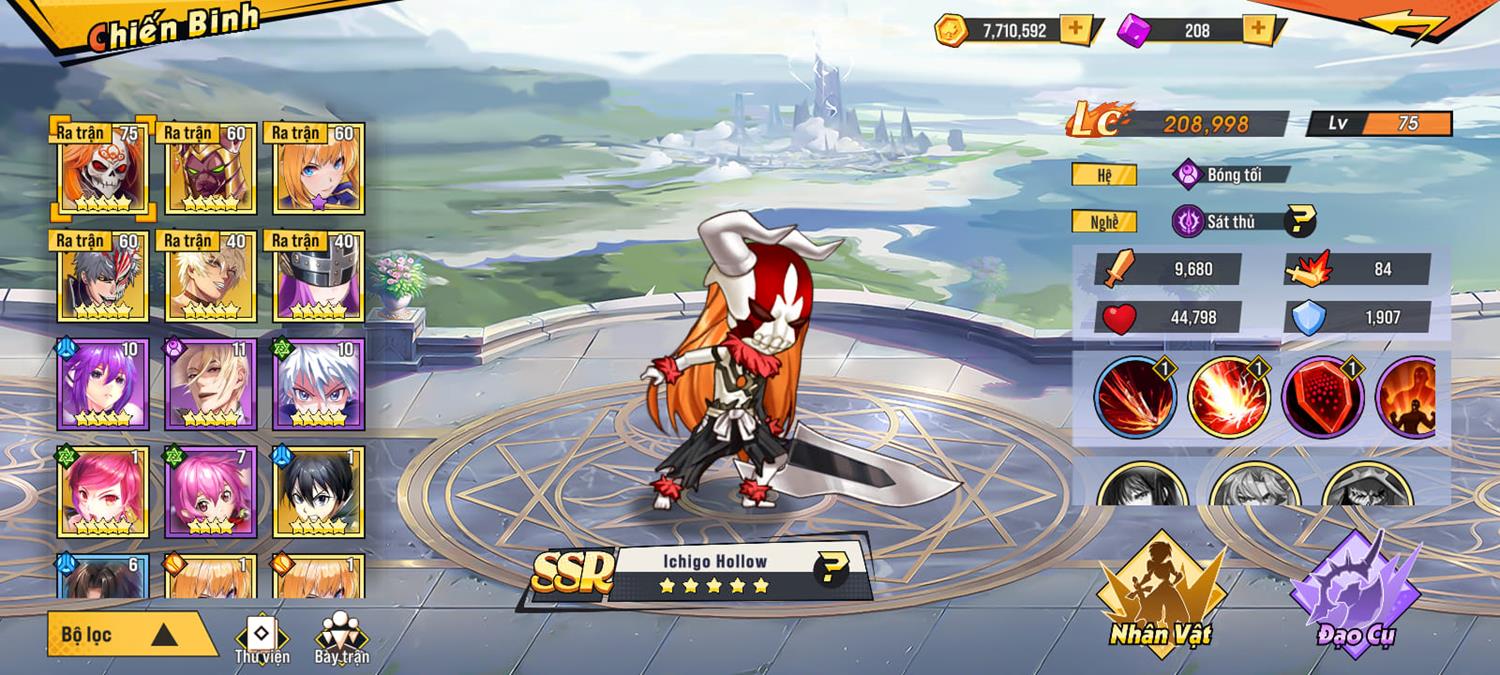Select the level 60 golden armored hero
The width and height of the screenshot is (1500, 675).
pyautogui.click(x=211, y=168)
